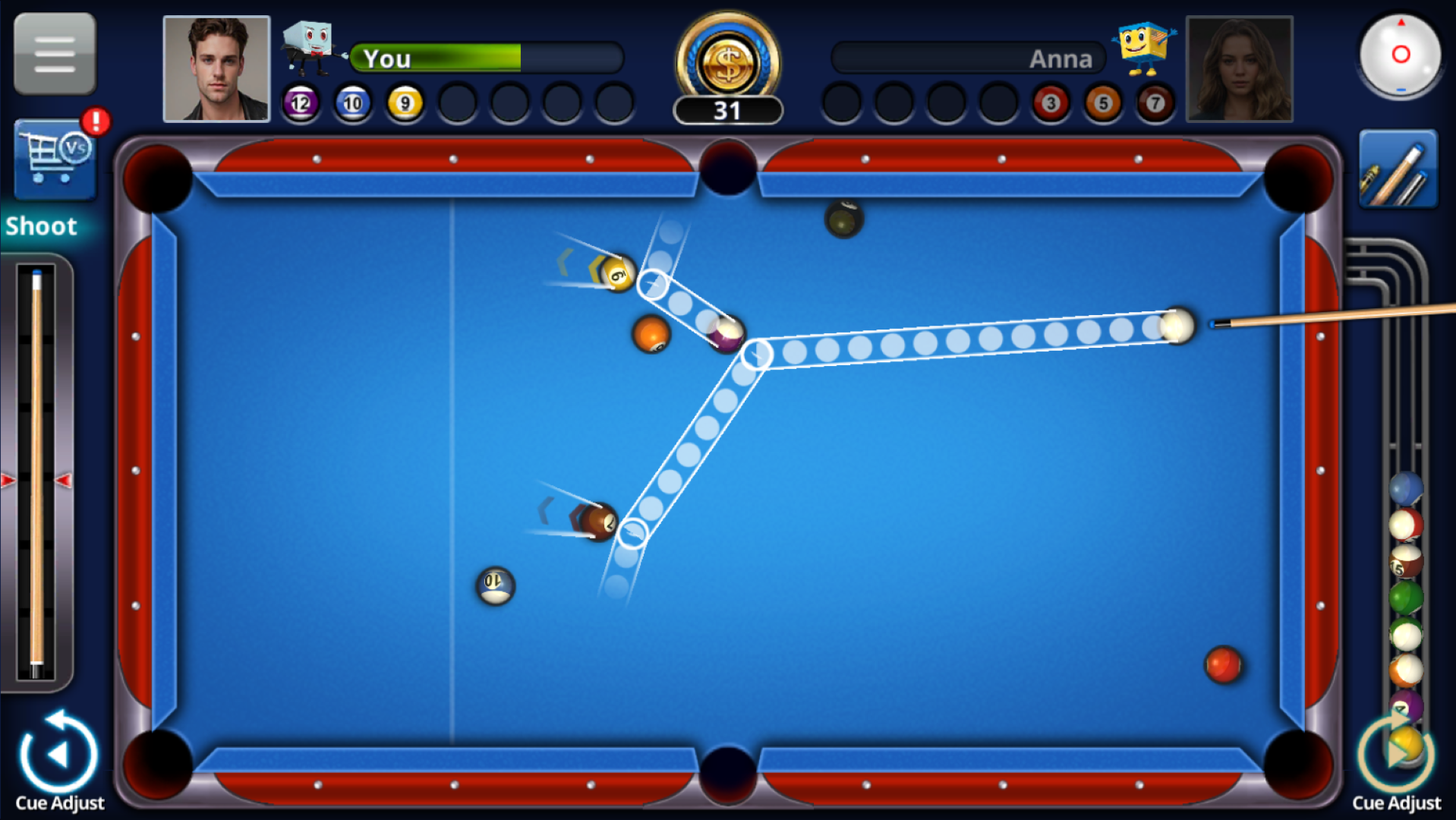Click your profile photo
Viewport: 1456px width, 820px height.
tap(216, 67)
